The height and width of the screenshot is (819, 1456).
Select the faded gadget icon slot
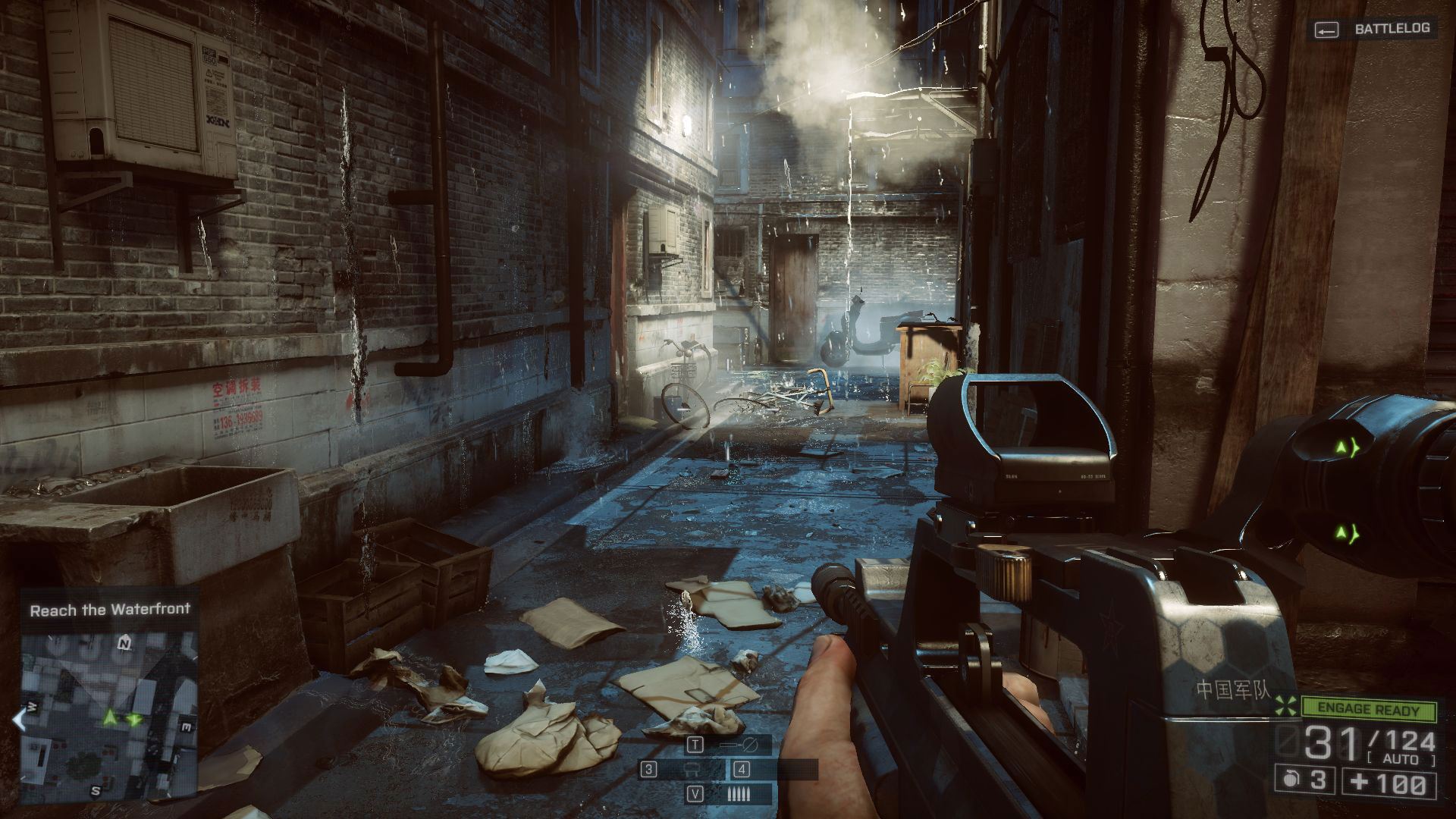click(x=690, y=770)
